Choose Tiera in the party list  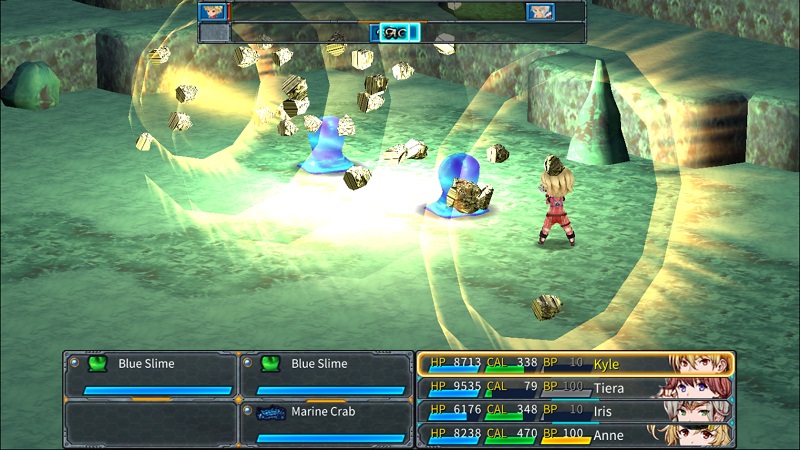point(575,387)
